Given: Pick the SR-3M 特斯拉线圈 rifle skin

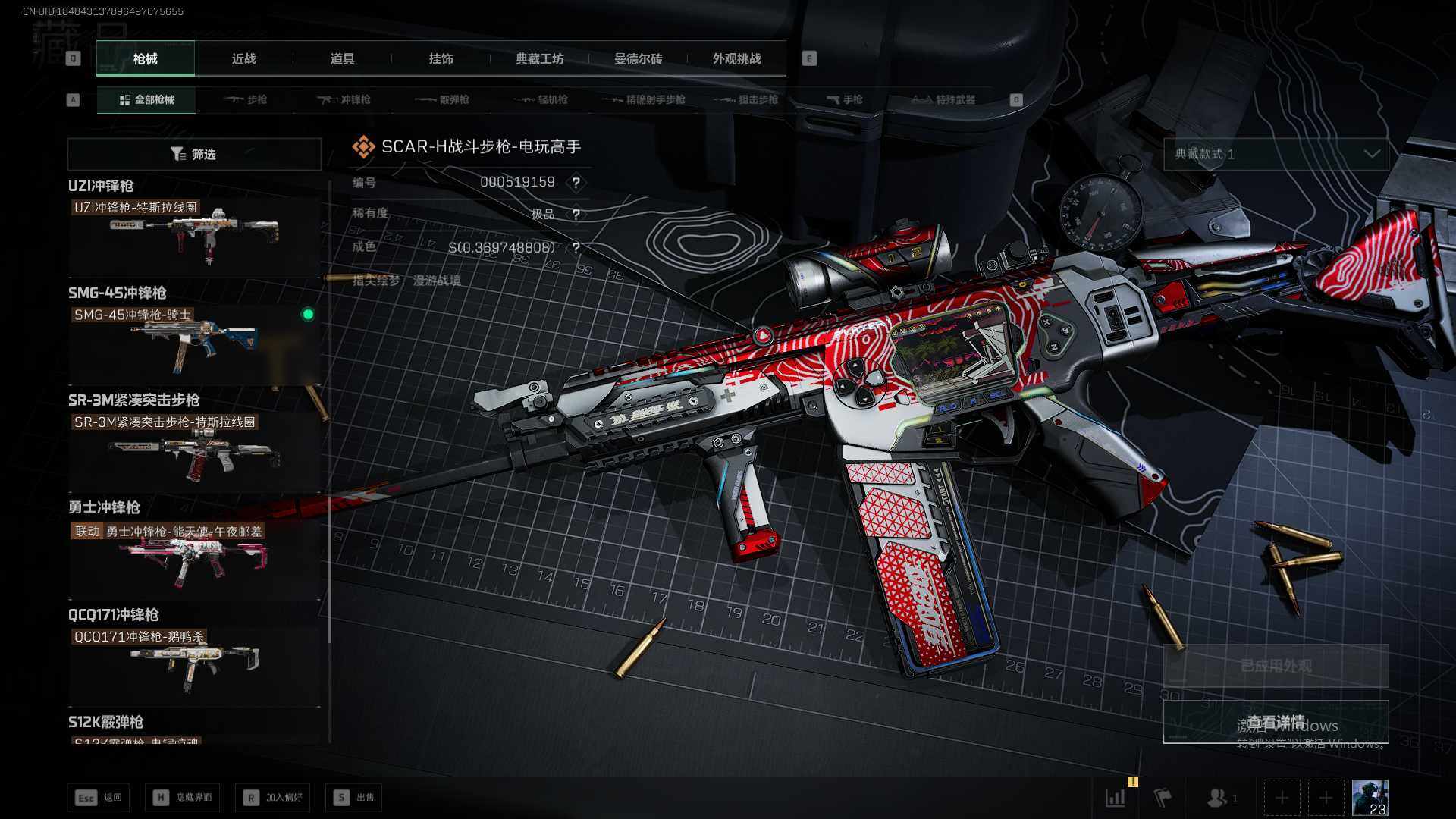Looking at the screenshot, I should (194, 449).
